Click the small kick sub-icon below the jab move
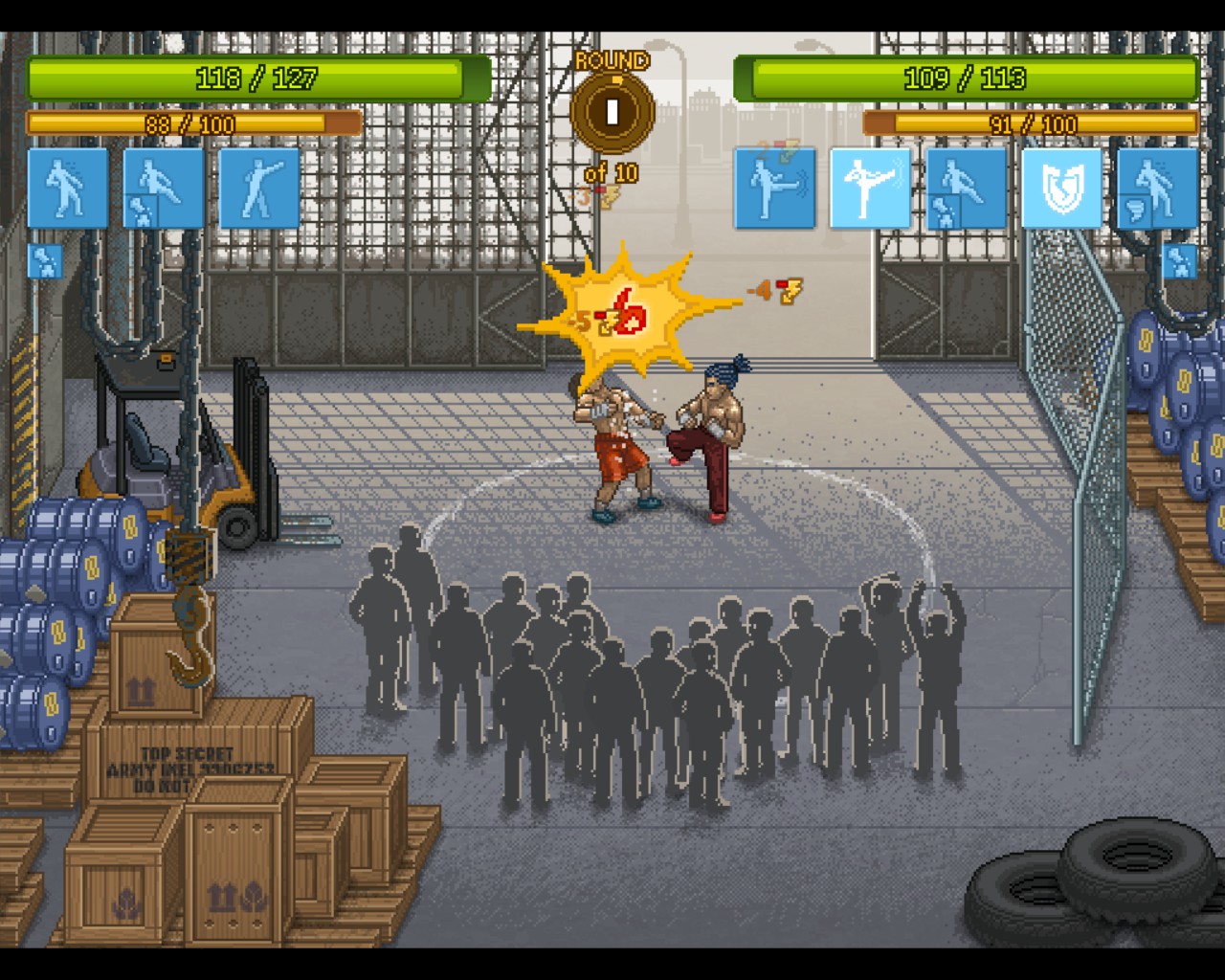 [x=43, y=259]
